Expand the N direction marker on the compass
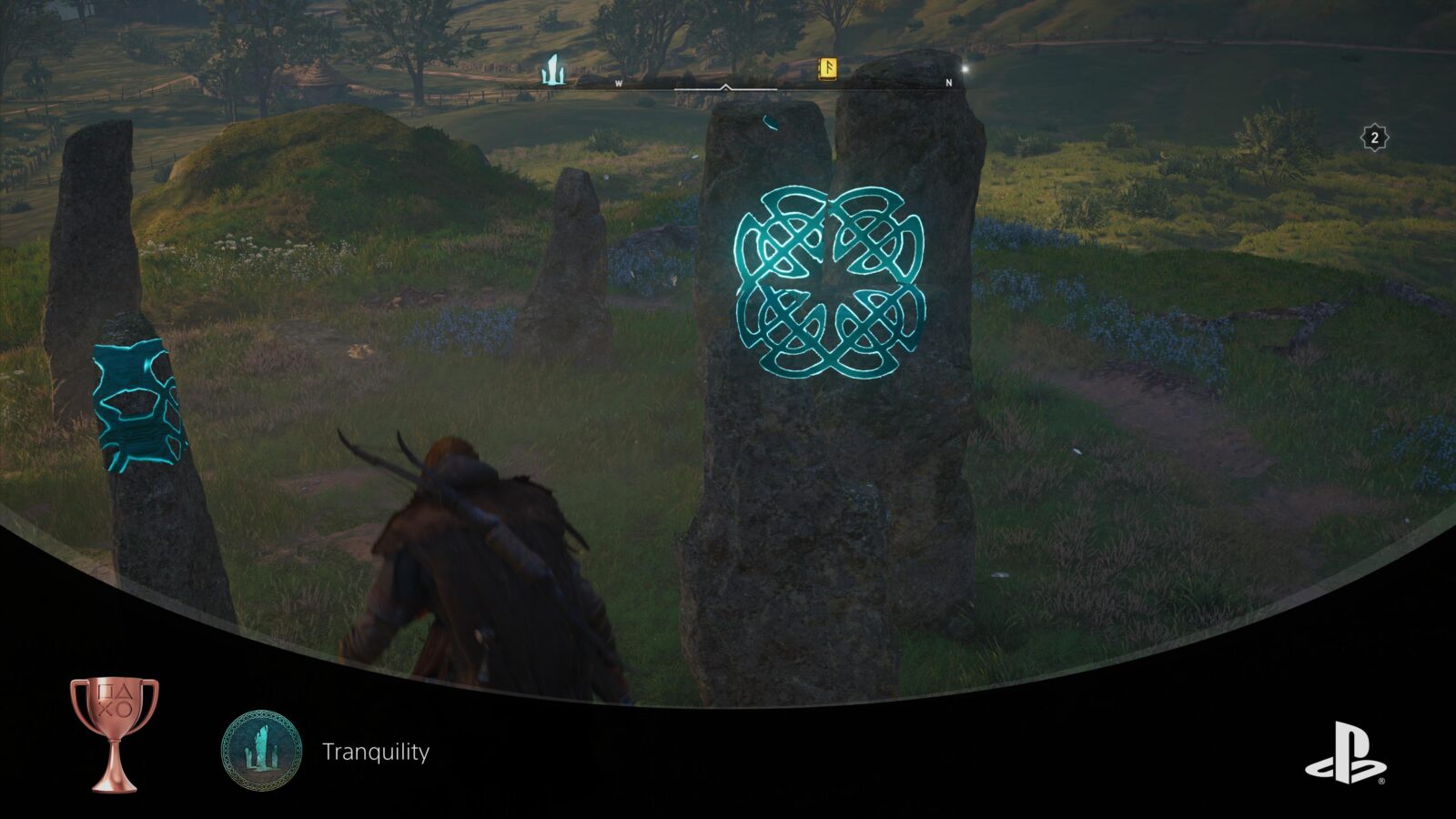This screenshot has width=1456, height=819. [x=947, y=81]
